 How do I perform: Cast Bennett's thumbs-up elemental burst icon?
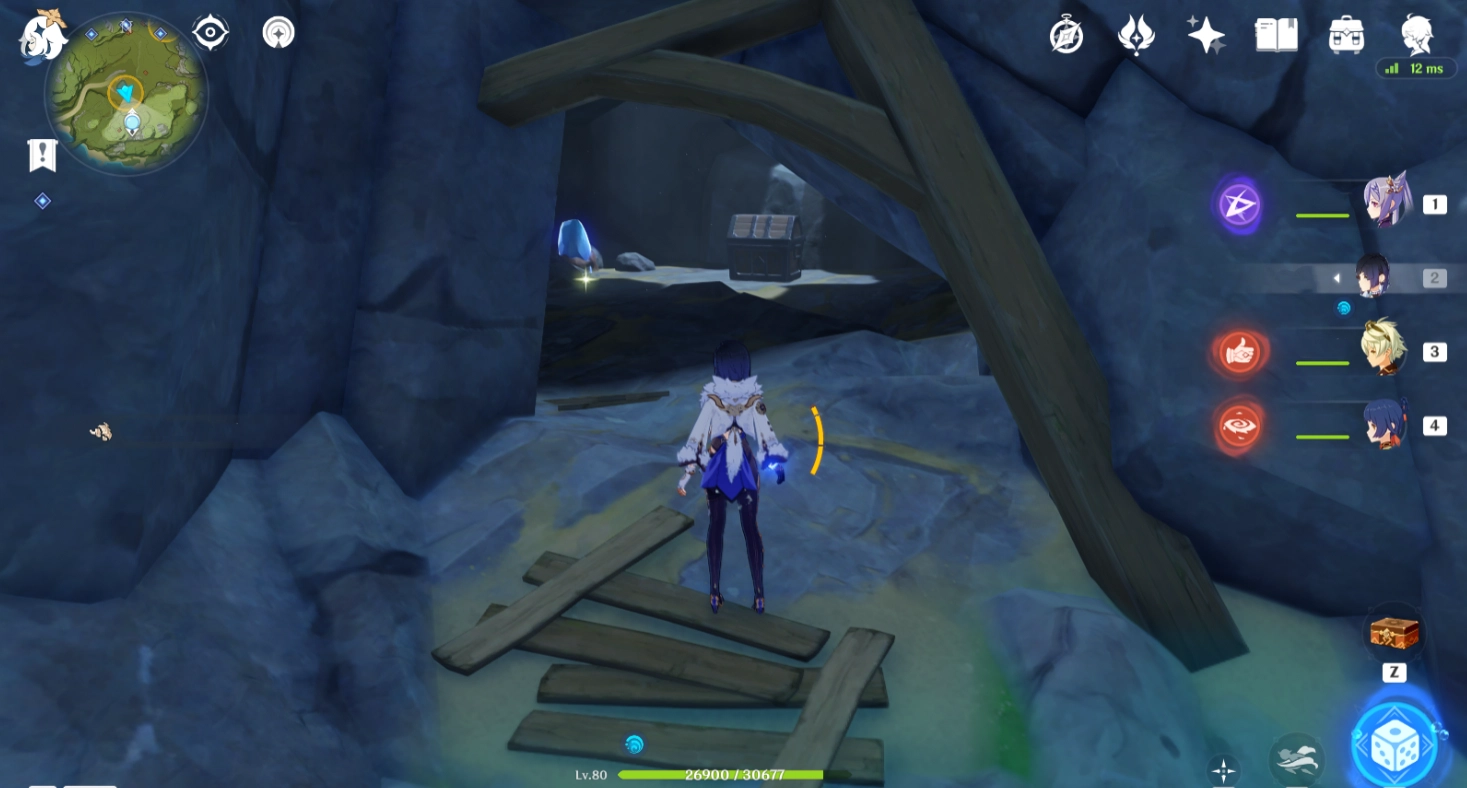click(x=1239, y=352)
